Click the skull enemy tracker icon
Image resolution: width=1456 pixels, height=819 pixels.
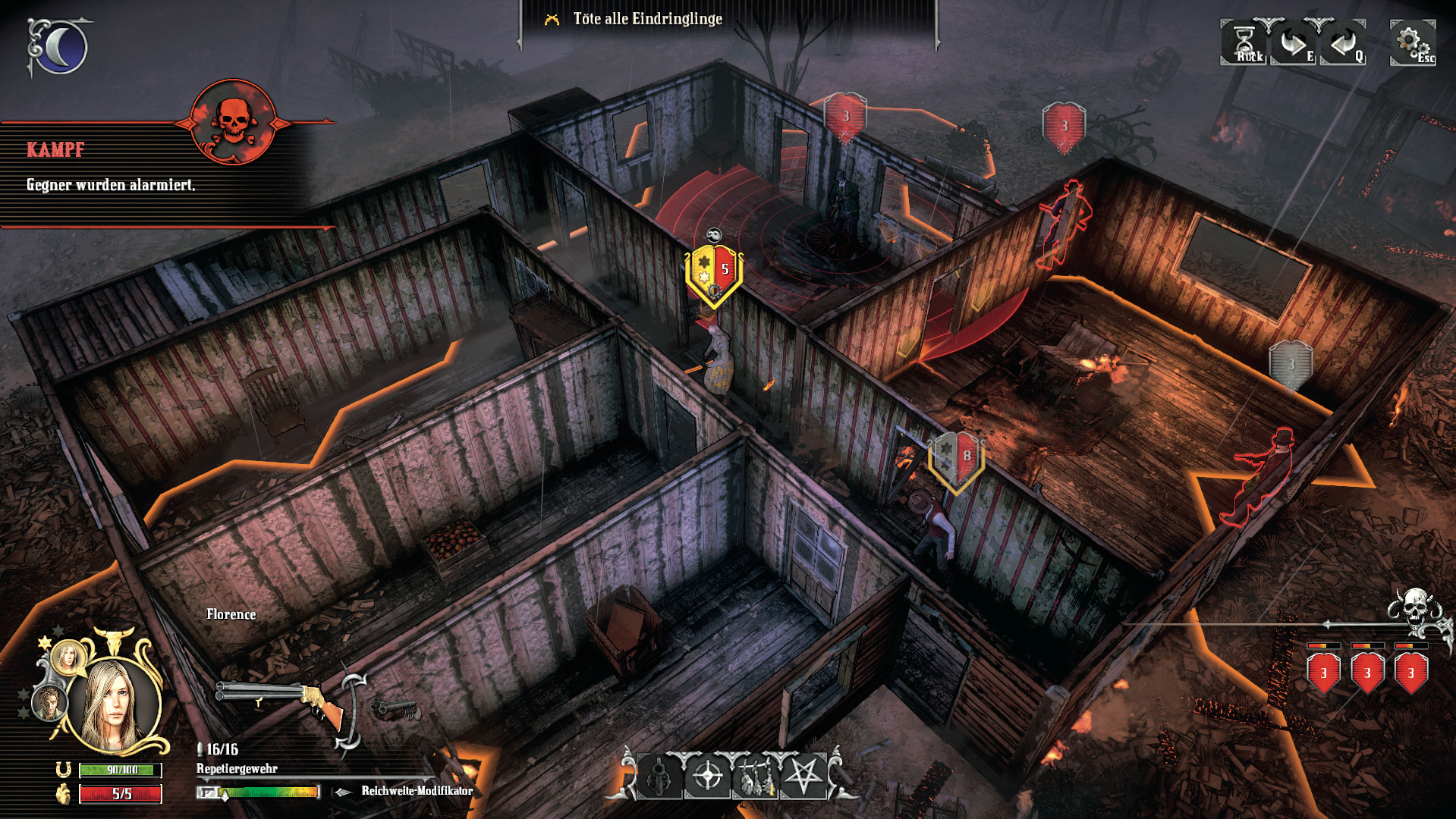point(1416,611)
